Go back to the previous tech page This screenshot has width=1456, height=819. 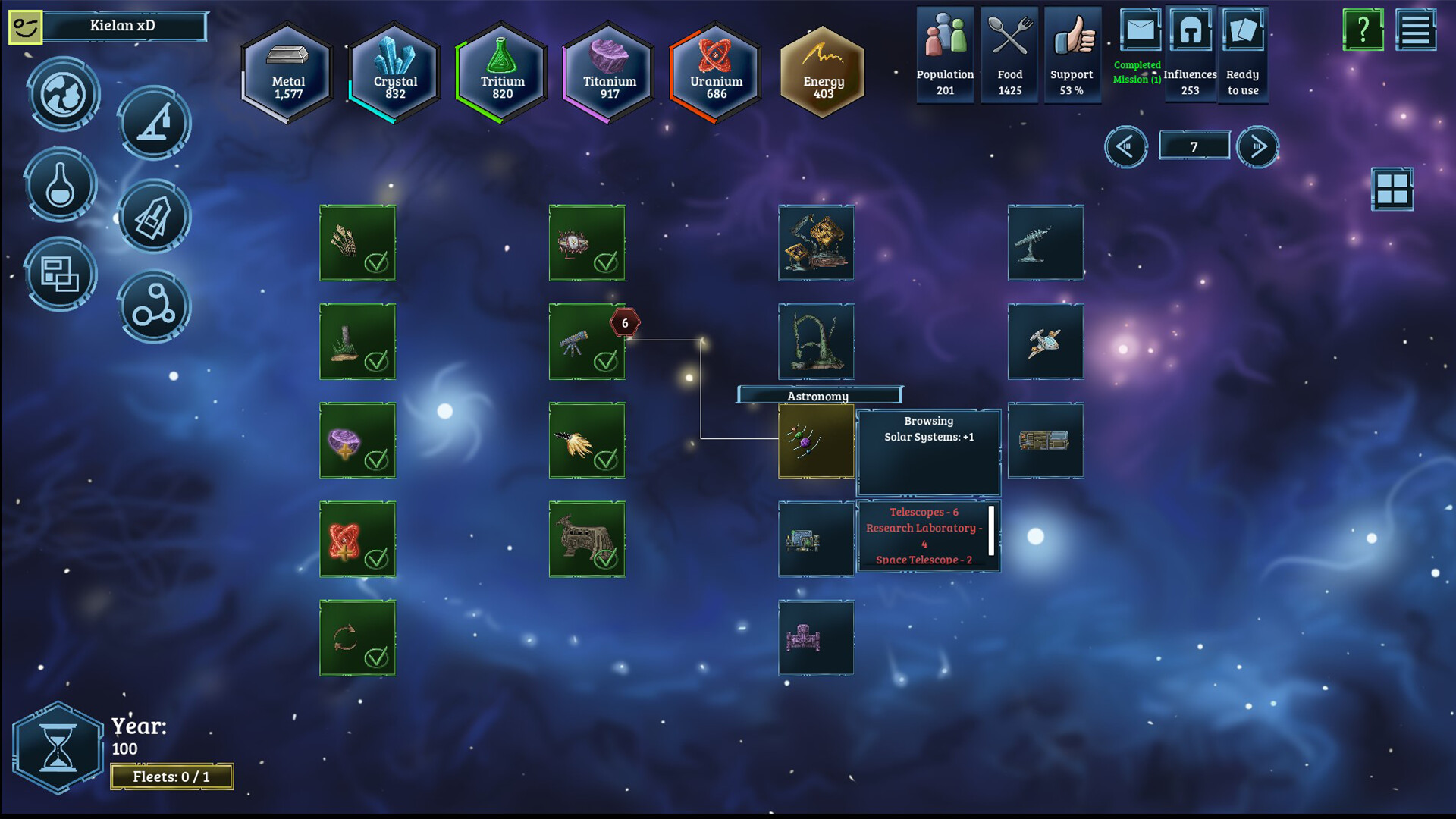coord(1125,146)
